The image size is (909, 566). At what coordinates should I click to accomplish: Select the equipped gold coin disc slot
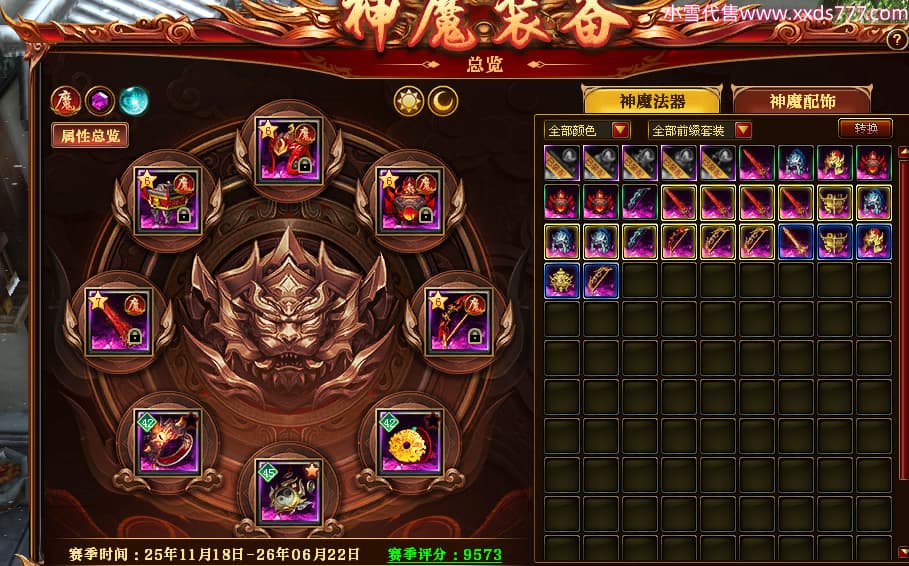(x=409, y=441)
